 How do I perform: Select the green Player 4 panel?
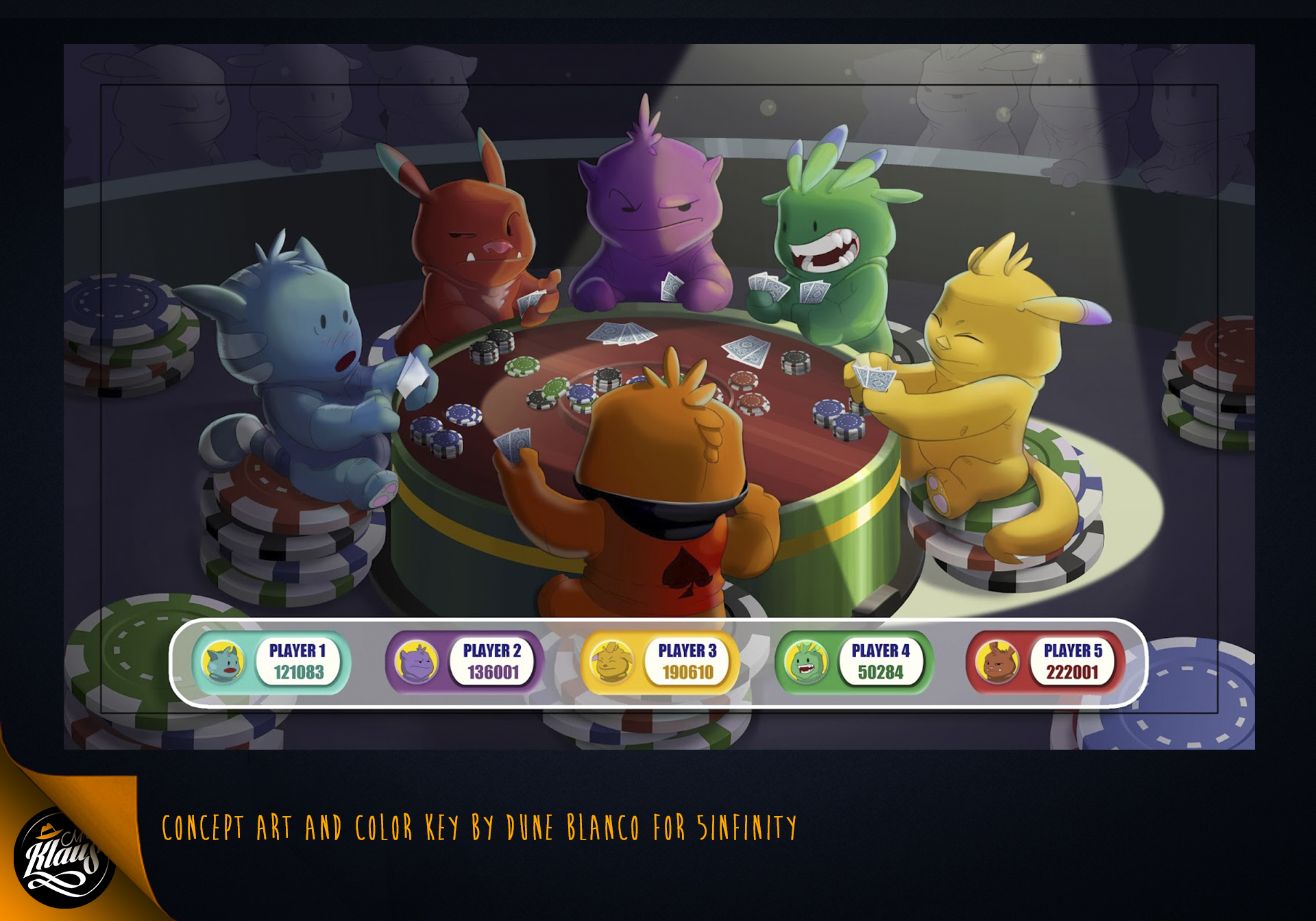tap(854, 662)
